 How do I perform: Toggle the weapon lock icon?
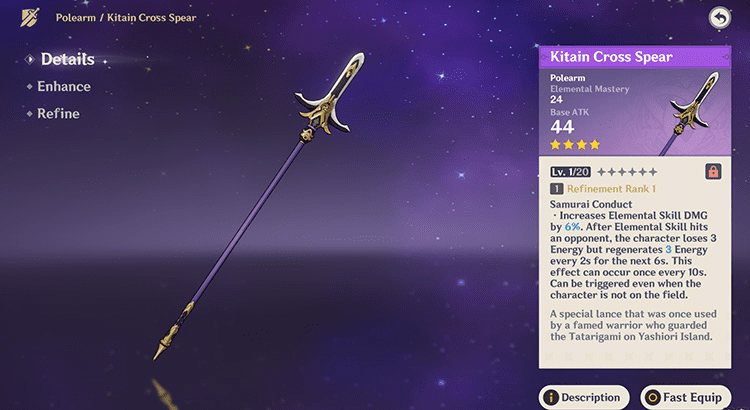pyautogui.click(x=713, y=172)
